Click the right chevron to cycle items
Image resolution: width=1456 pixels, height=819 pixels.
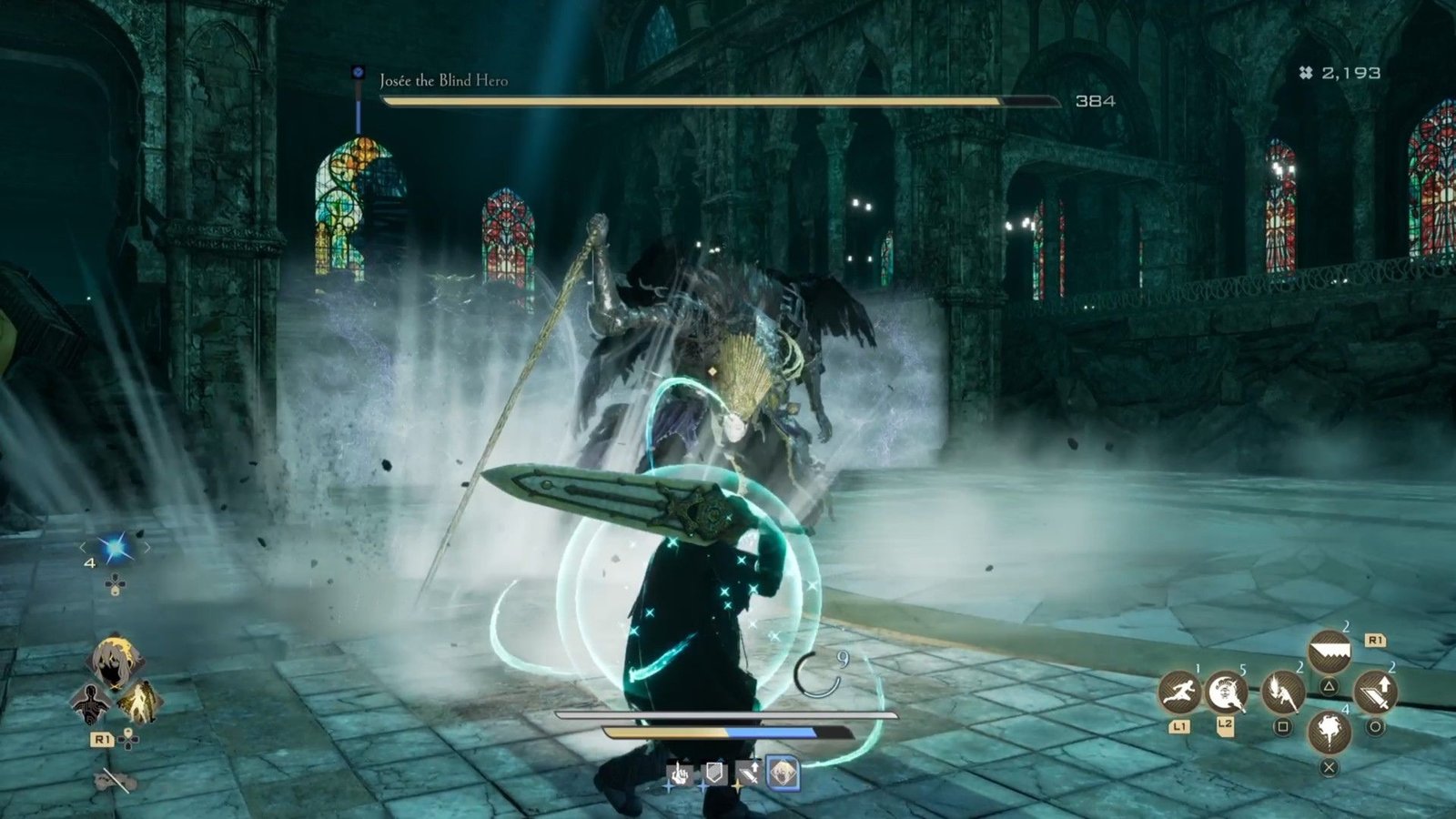click(x=147, y=548)
